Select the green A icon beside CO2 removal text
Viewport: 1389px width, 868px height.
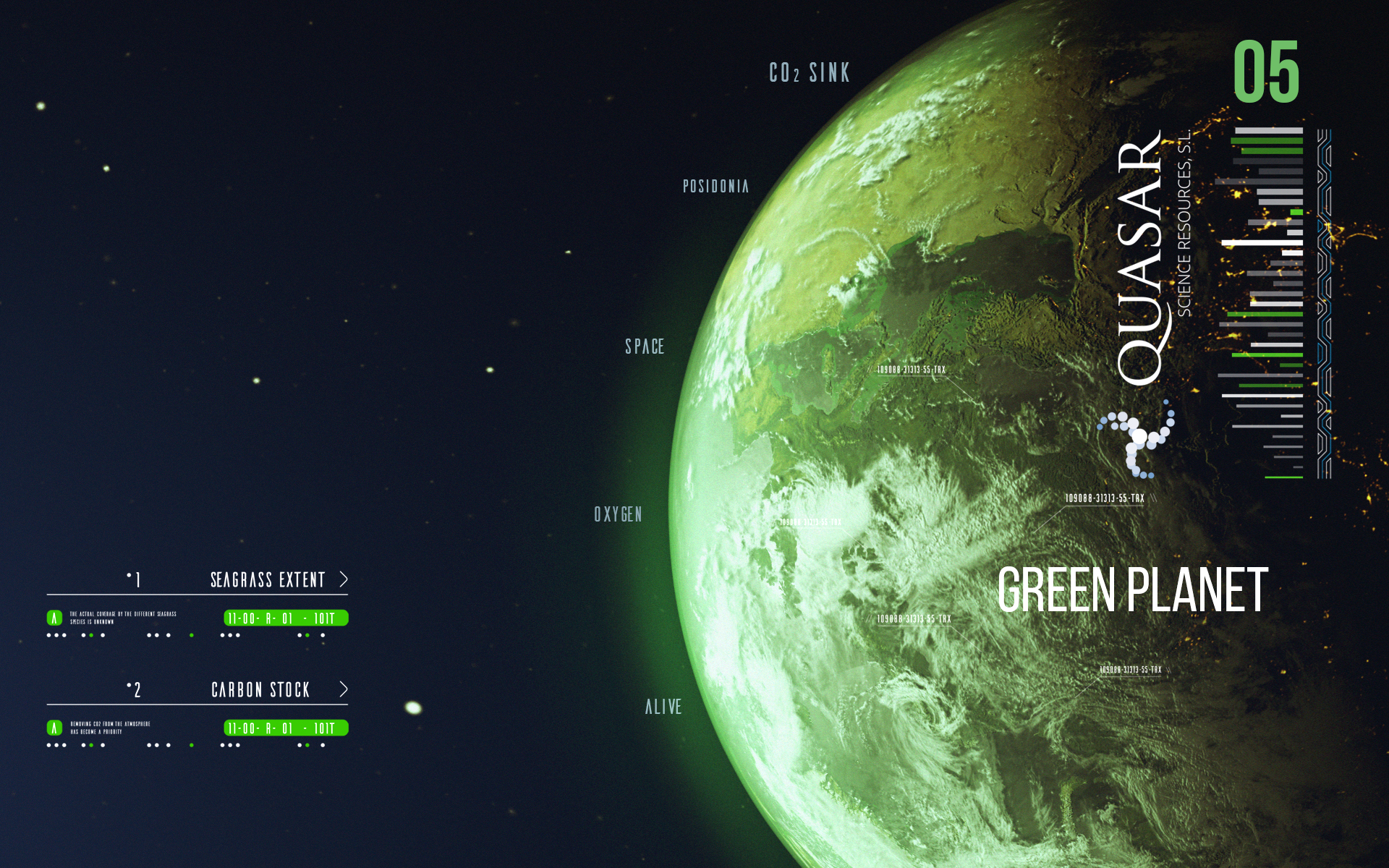point(54,728)
